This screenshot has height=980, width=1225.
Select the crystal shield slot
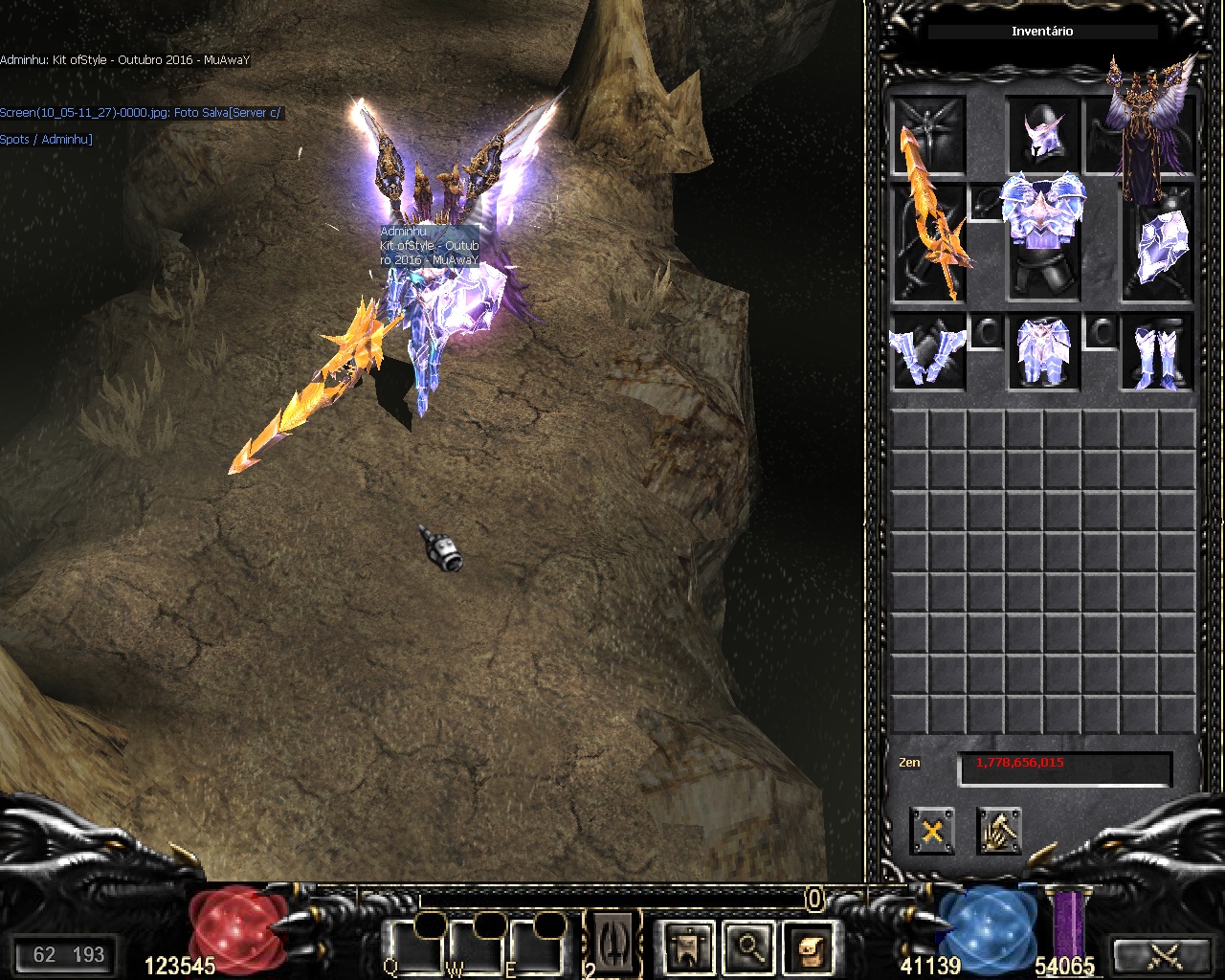[x=1158, y=243]
